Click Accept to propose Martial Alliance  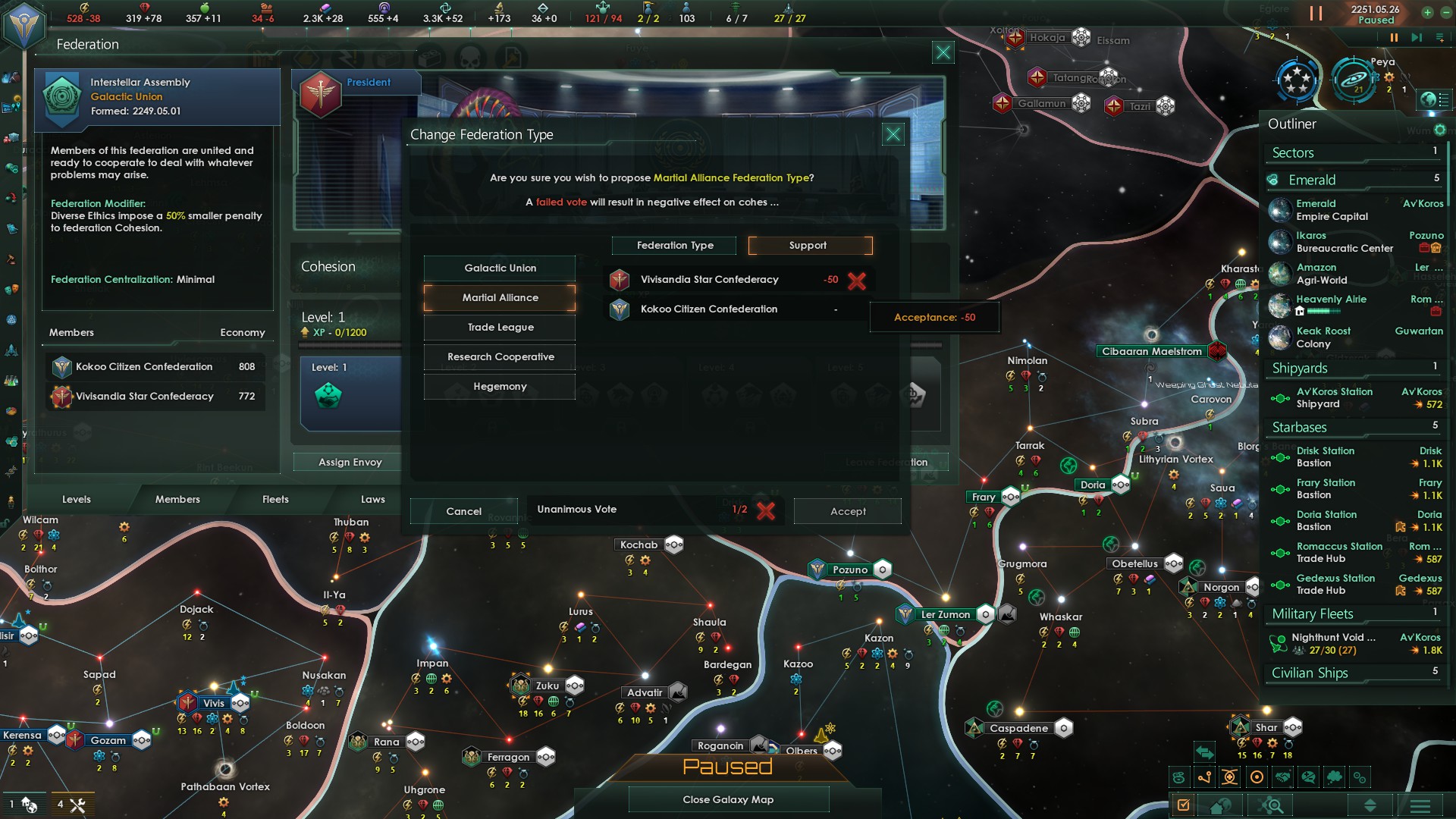[847, 511]
